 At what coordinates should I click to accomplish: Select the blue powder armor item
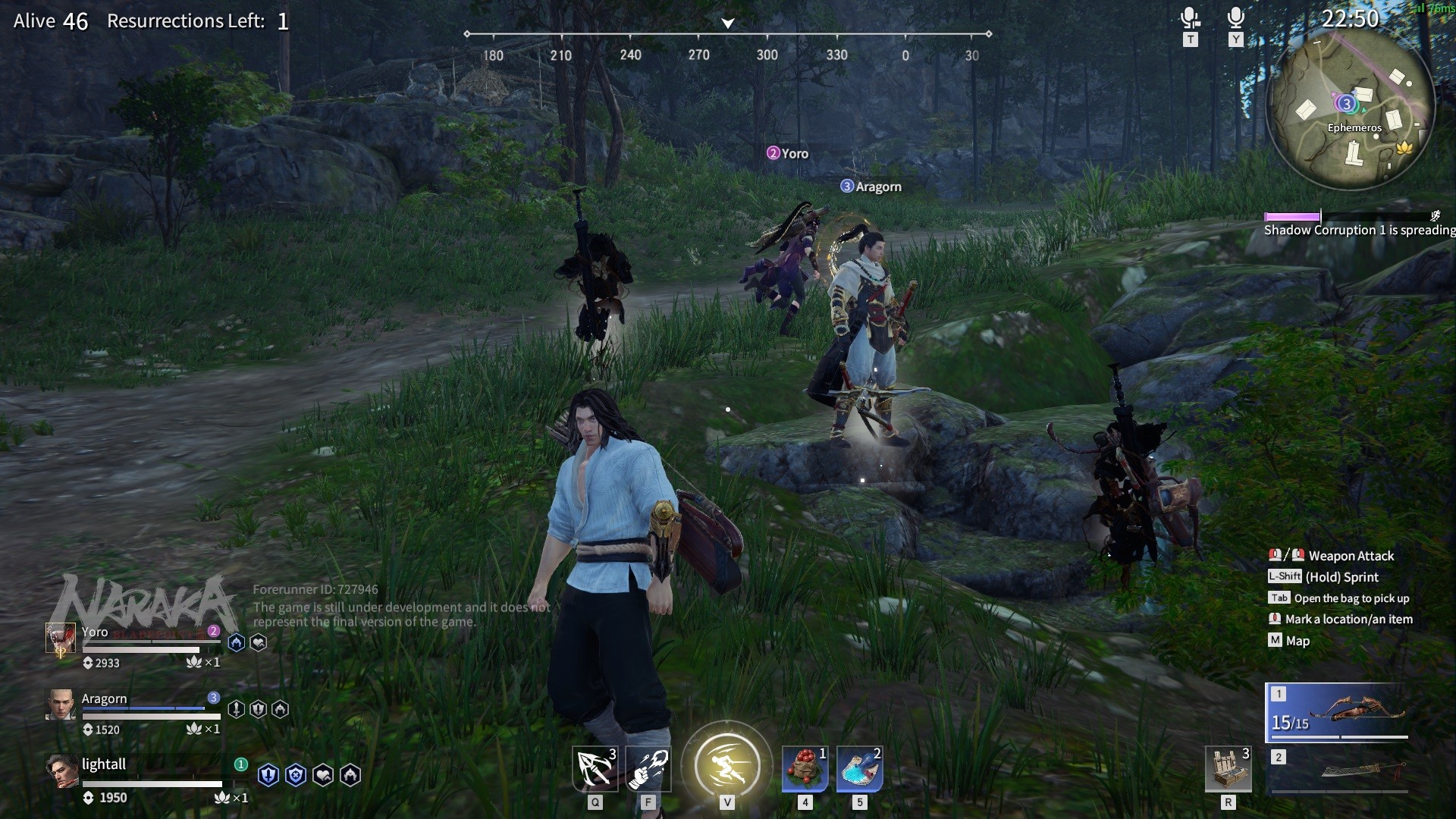click(859, 769)
